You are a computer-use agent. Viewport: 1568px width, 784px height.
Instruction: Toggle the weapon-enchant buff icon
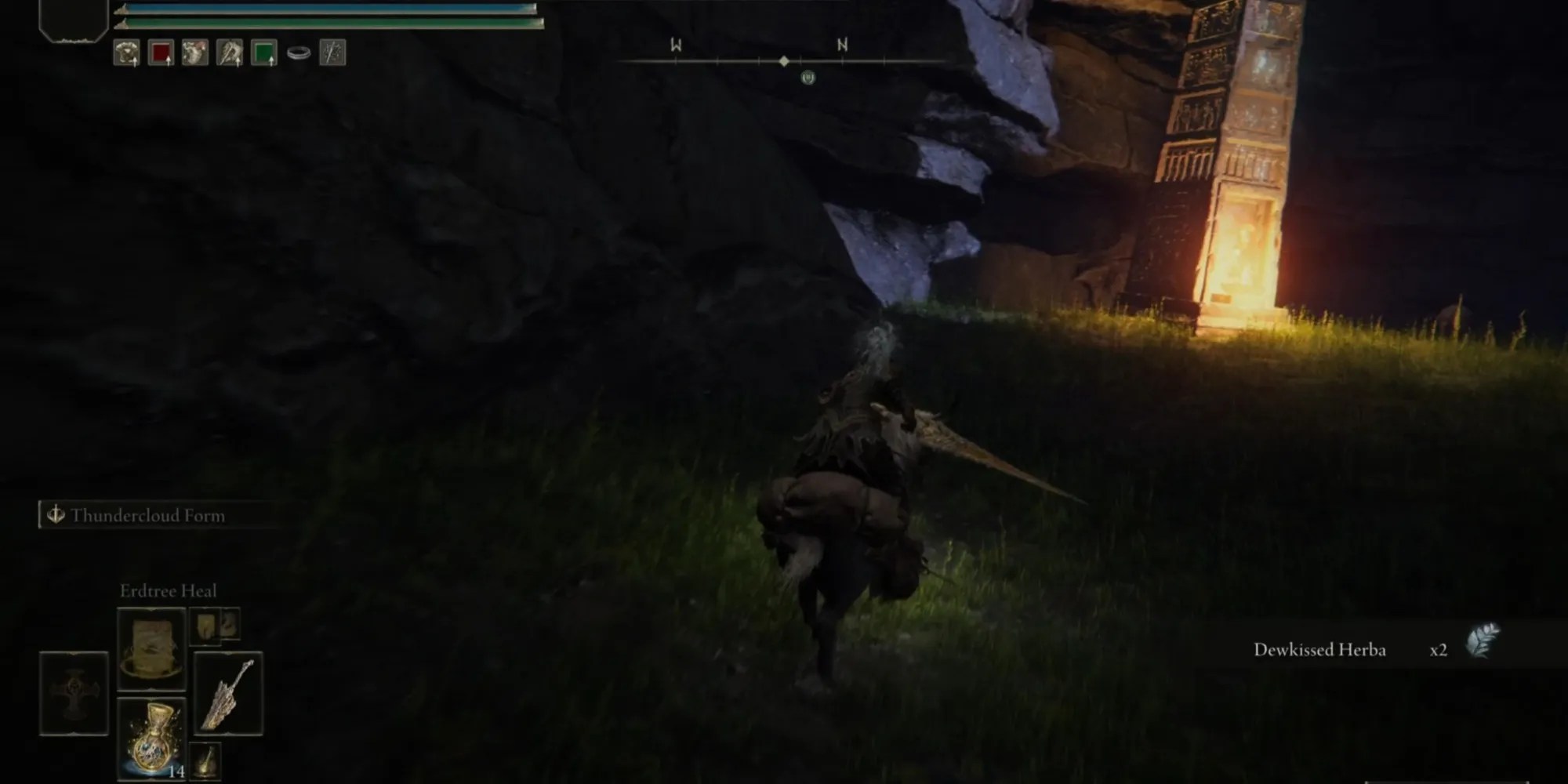229,53
